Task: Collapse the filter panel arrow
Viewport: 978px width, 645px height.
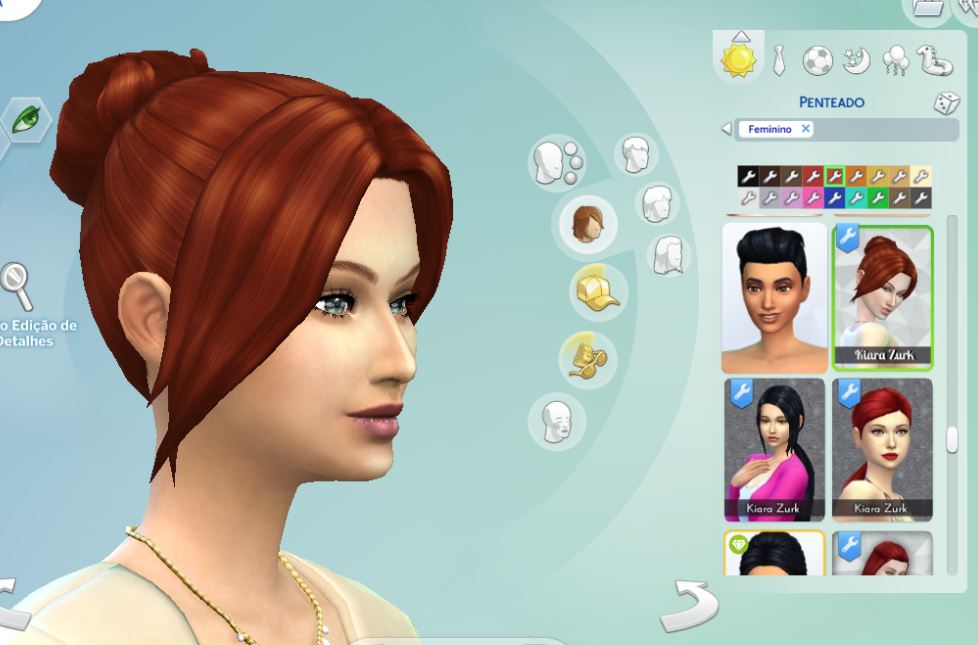Action: coord(727,129)
